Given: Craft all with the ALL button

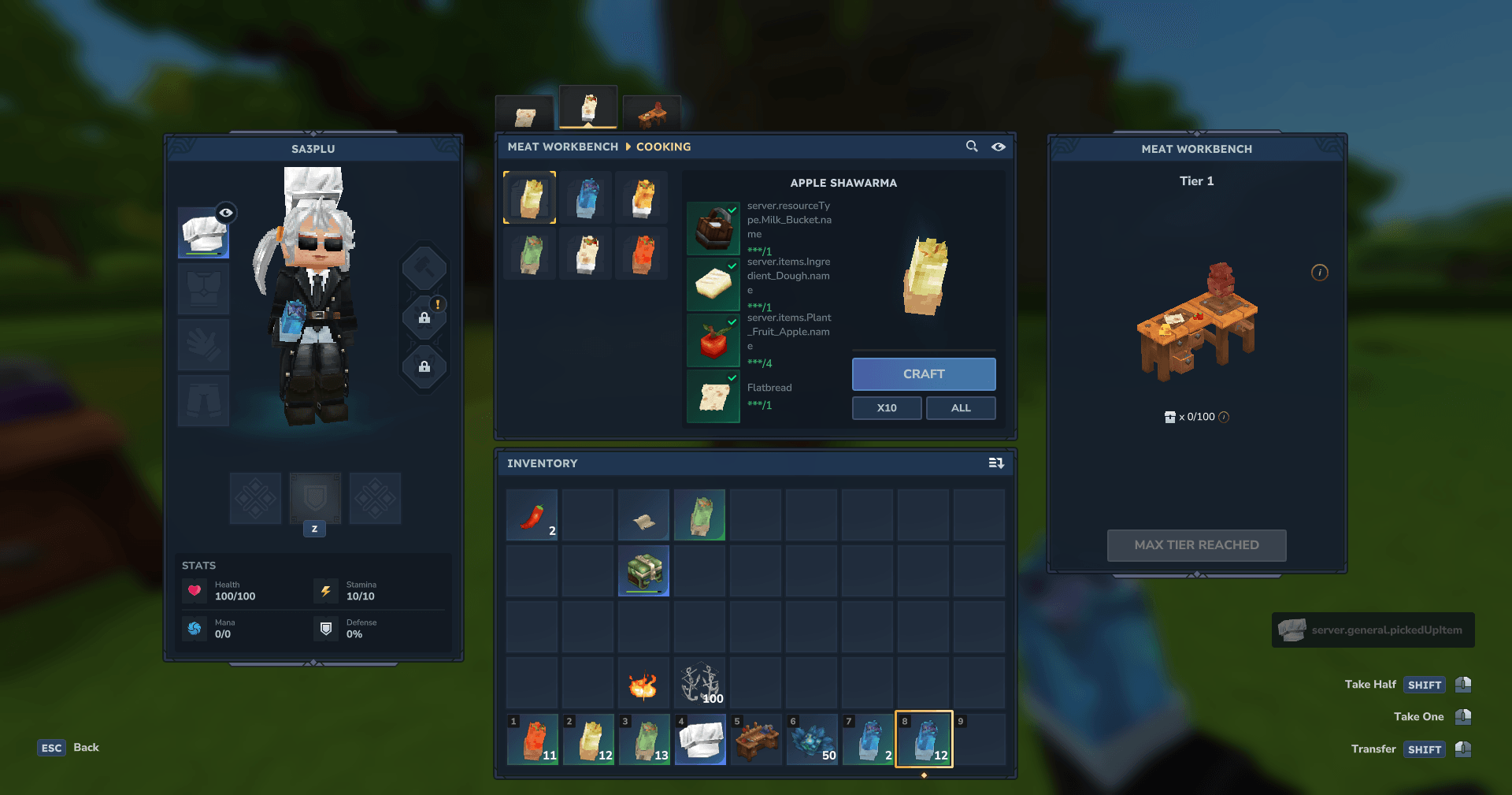Looking at the screenshot, I should click(x=960, y=408).
